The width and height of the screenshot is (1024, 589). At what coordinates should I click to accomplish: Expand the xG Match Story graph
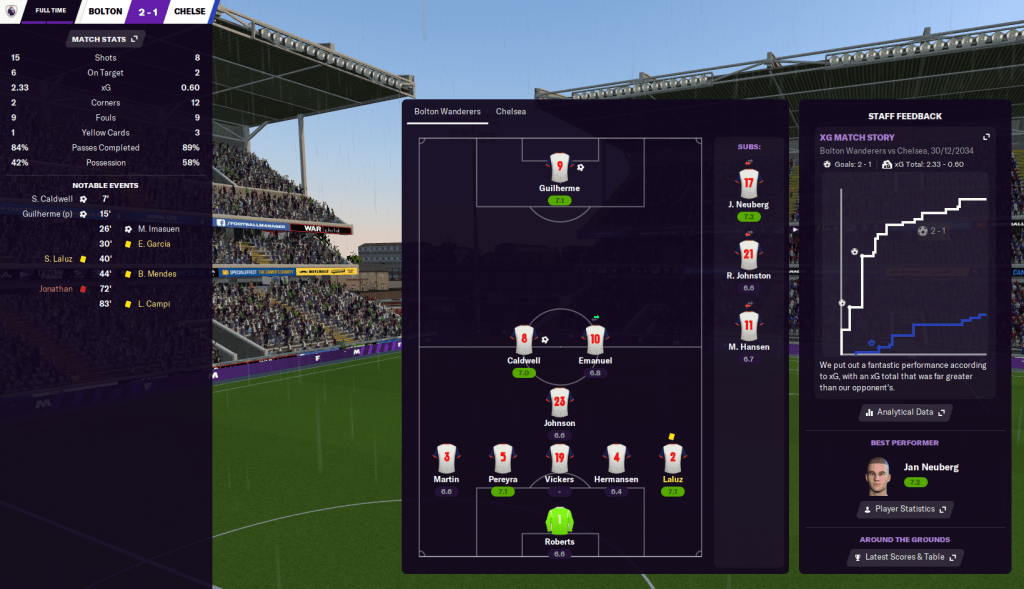[x=986, y=137]
